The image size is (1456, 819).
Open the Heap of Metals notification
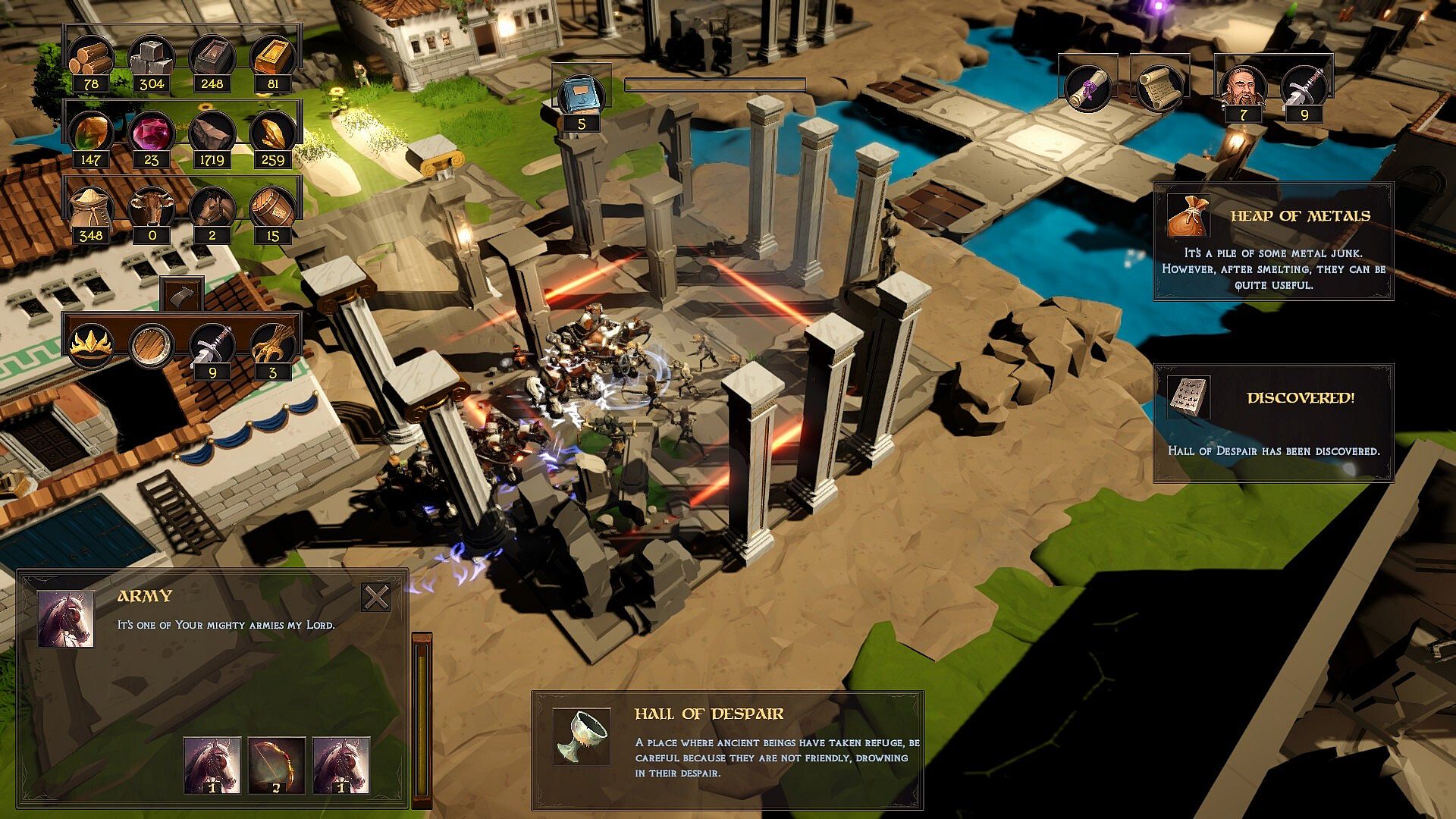pos(1273,242)
